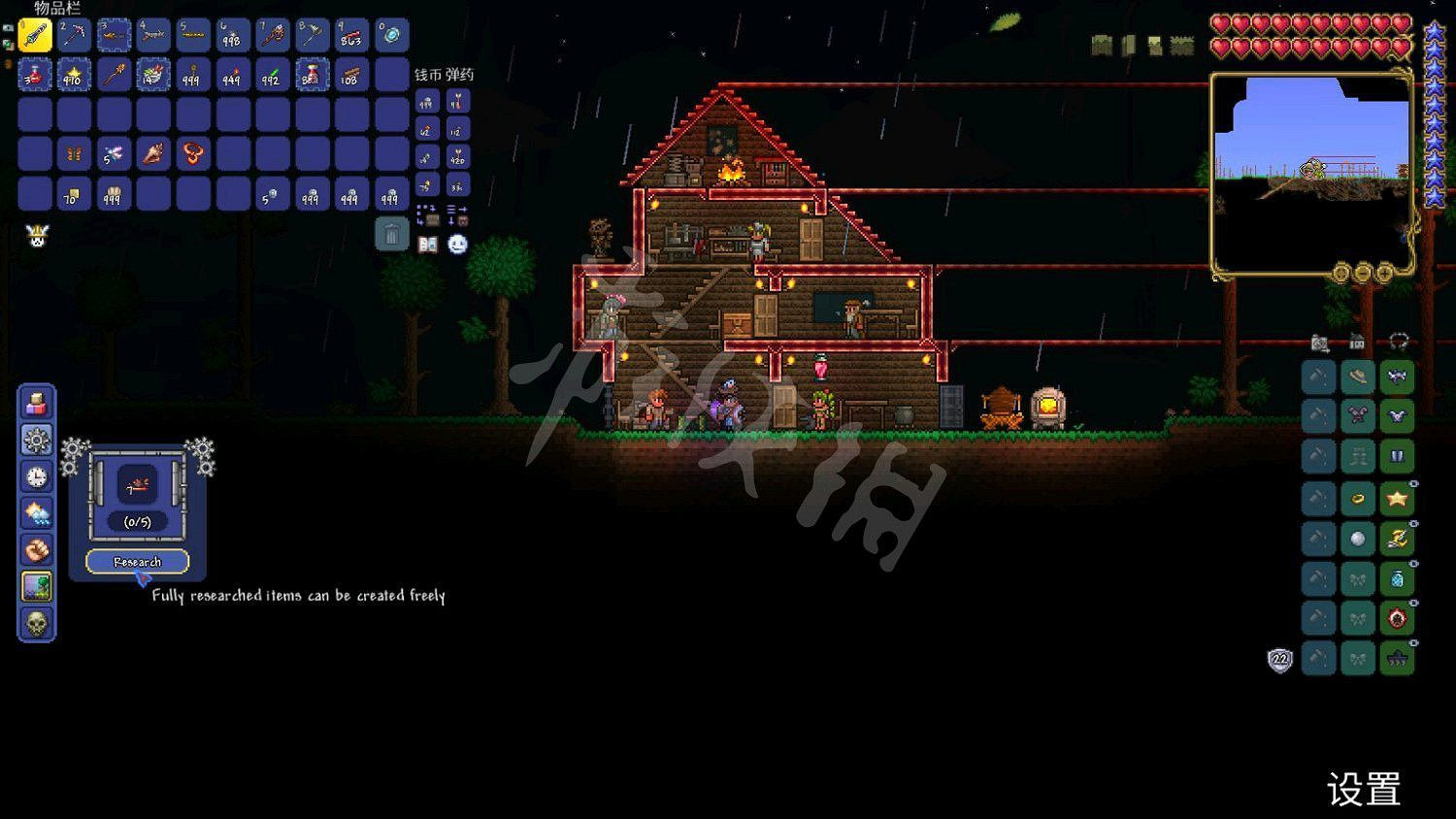Toggle weather with the rain cloud icon
The height and width of the screenshot is (819, 1456).
pyautogui.click(x=36, y=513)
